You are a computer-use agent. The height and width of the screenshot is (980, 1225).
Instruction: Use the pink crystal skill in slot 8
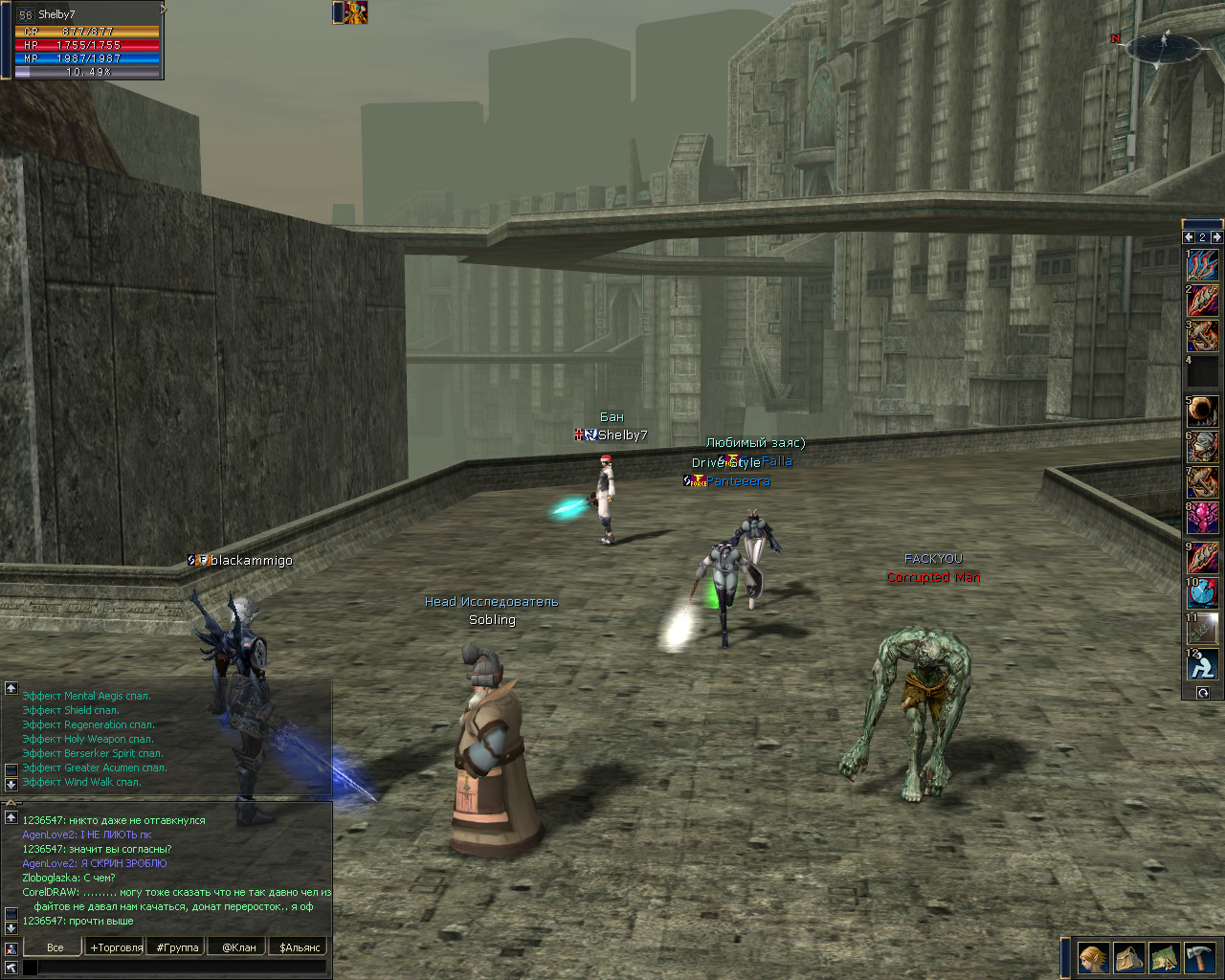[x=1203, y=519]
